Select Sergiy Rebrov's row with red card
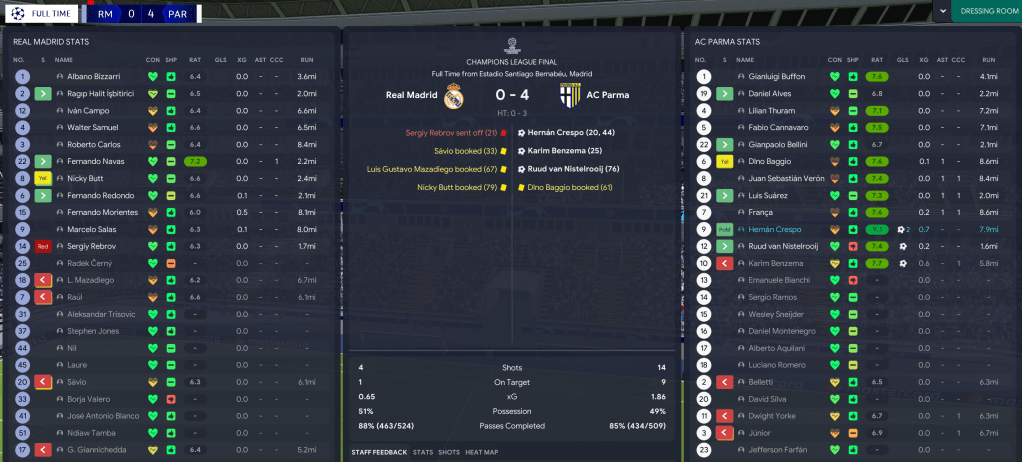The image size is (1022, 462). point(93,246)
